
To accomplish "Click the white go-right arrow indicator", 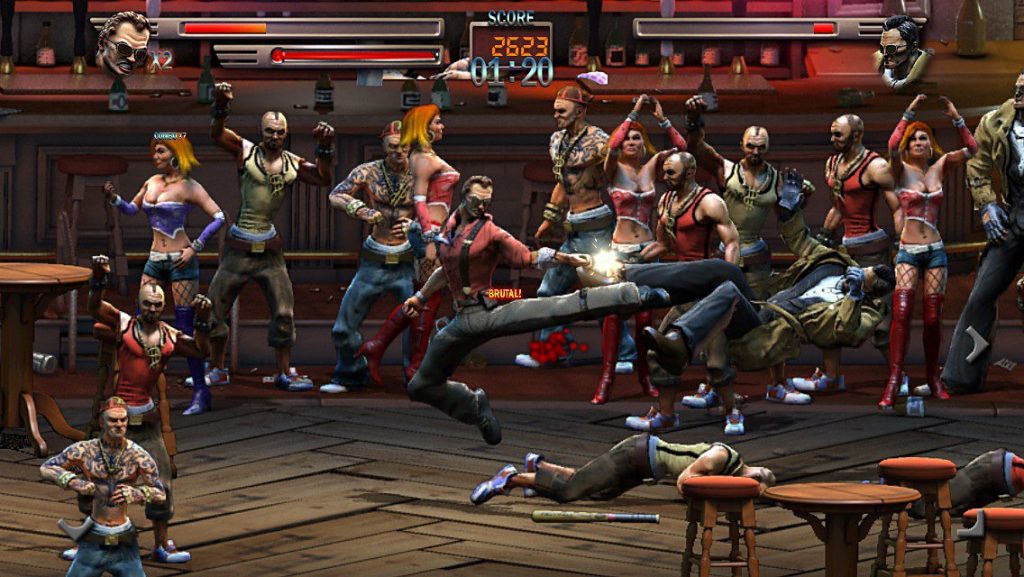I will click(x=977, y=345).
